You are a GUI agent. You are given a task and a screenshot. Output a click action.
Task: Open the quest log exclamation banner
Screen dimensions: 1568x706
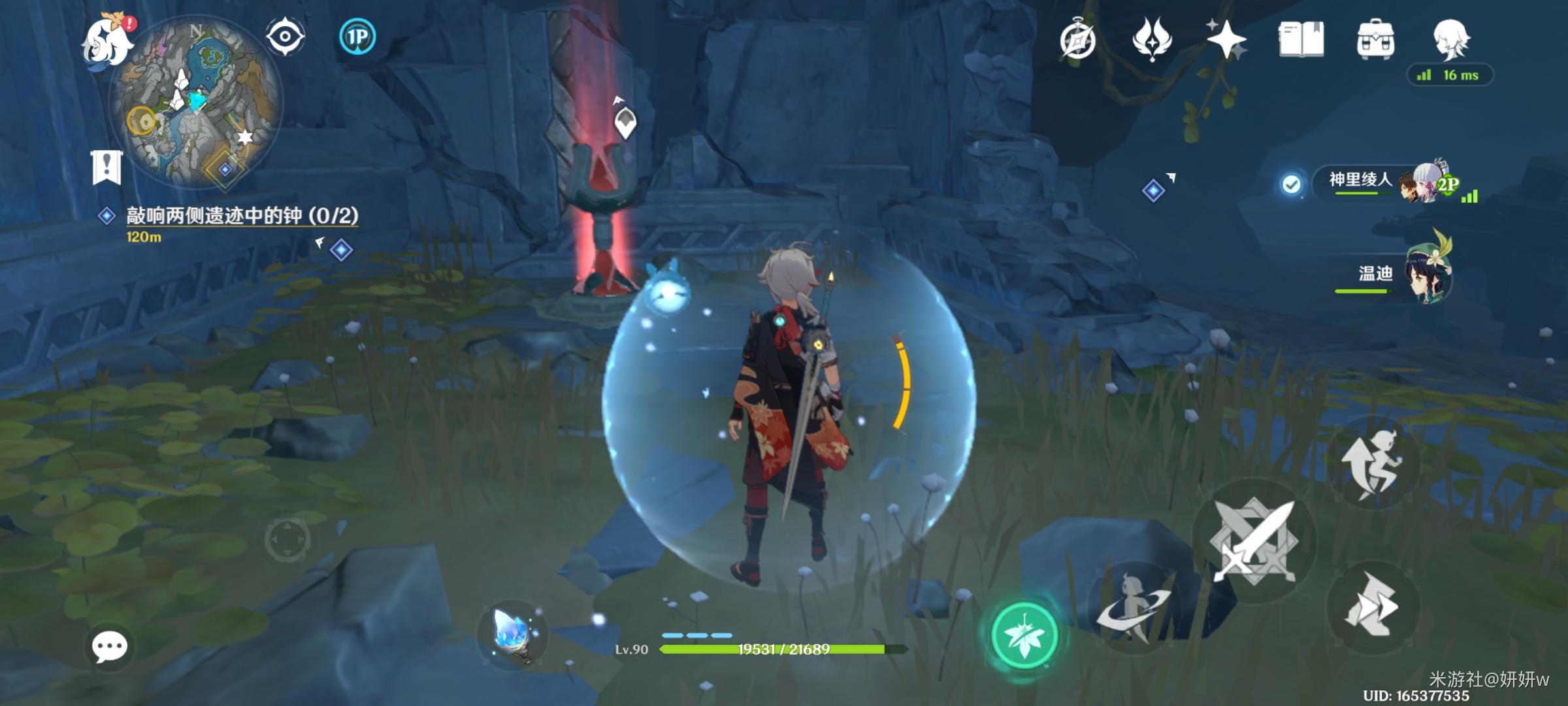click(106, 167)
